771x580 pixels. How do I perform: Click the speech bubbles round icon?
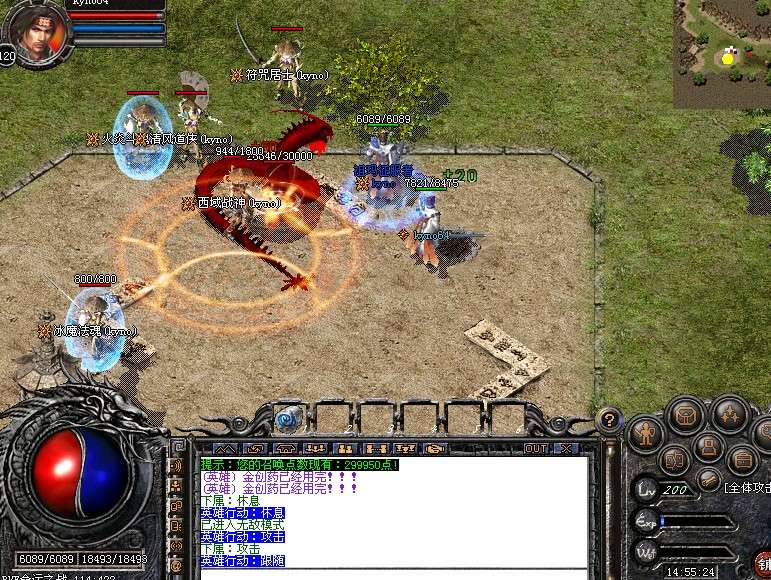[x=674, y=459]
